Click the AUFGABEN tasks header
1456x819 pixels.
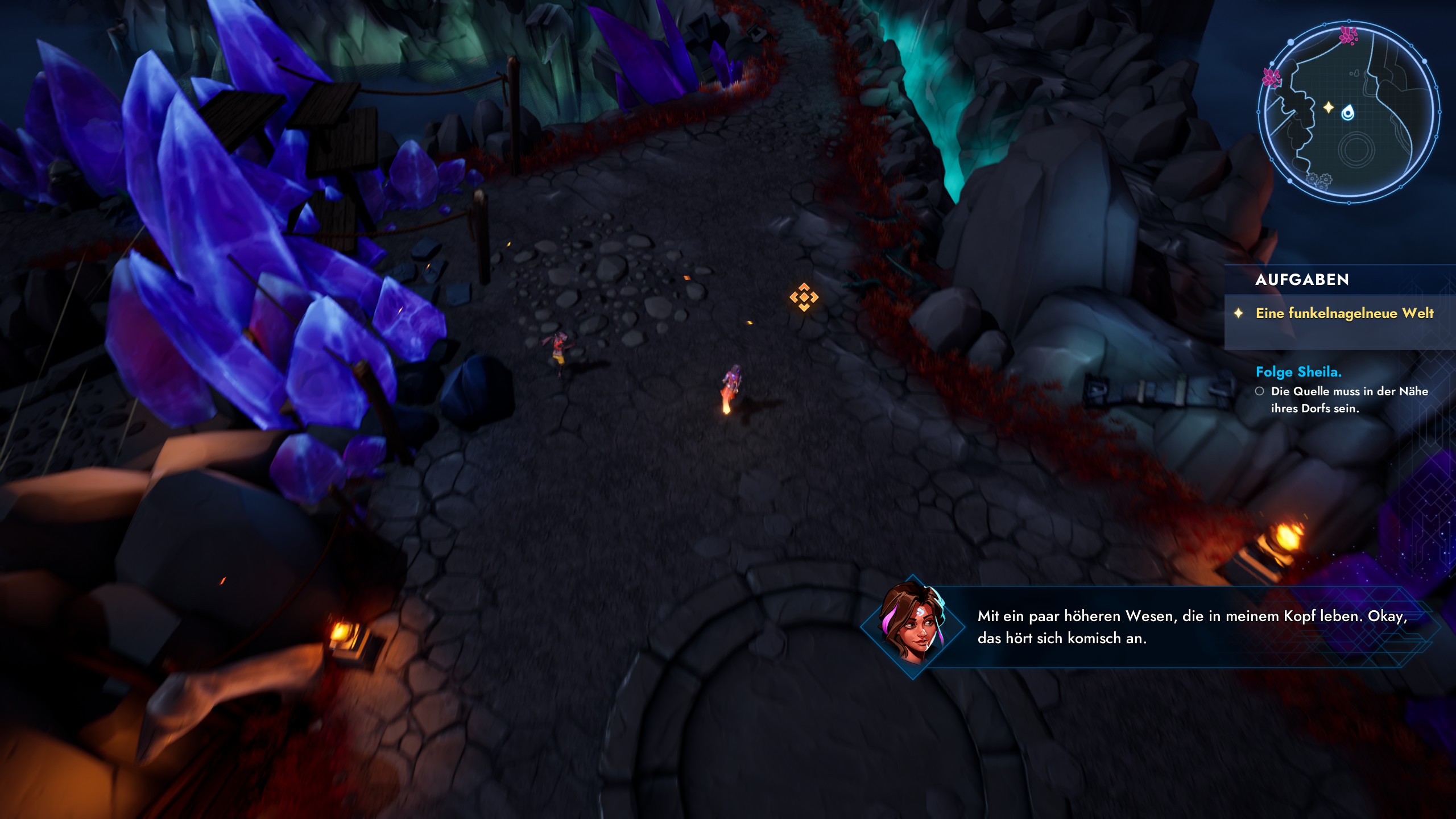[x=1302, y=280]
